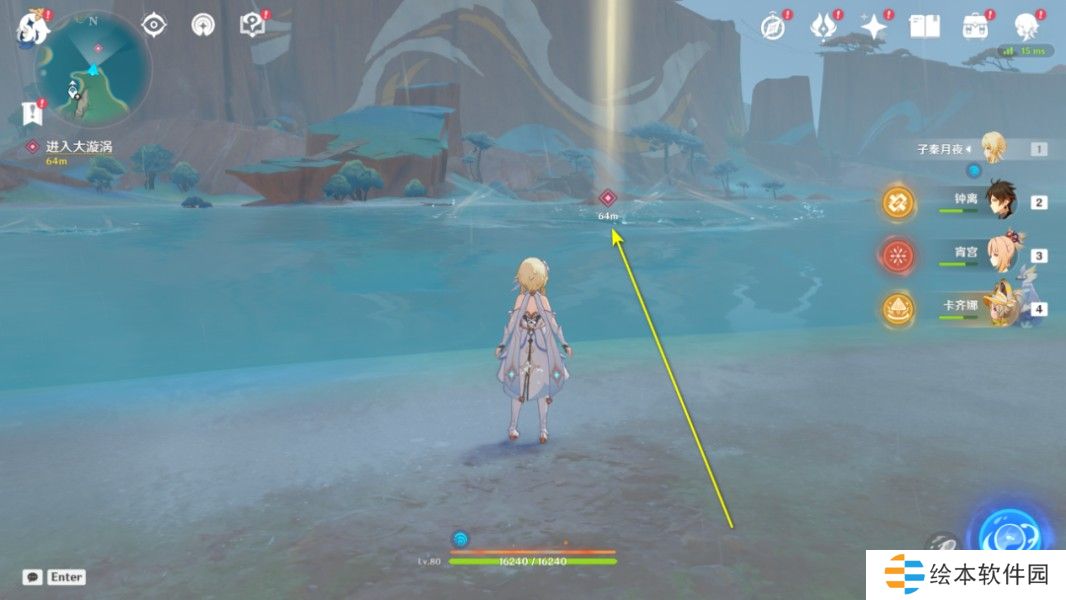
Task: Open the wish star icon
Action: tap(874, 27)
